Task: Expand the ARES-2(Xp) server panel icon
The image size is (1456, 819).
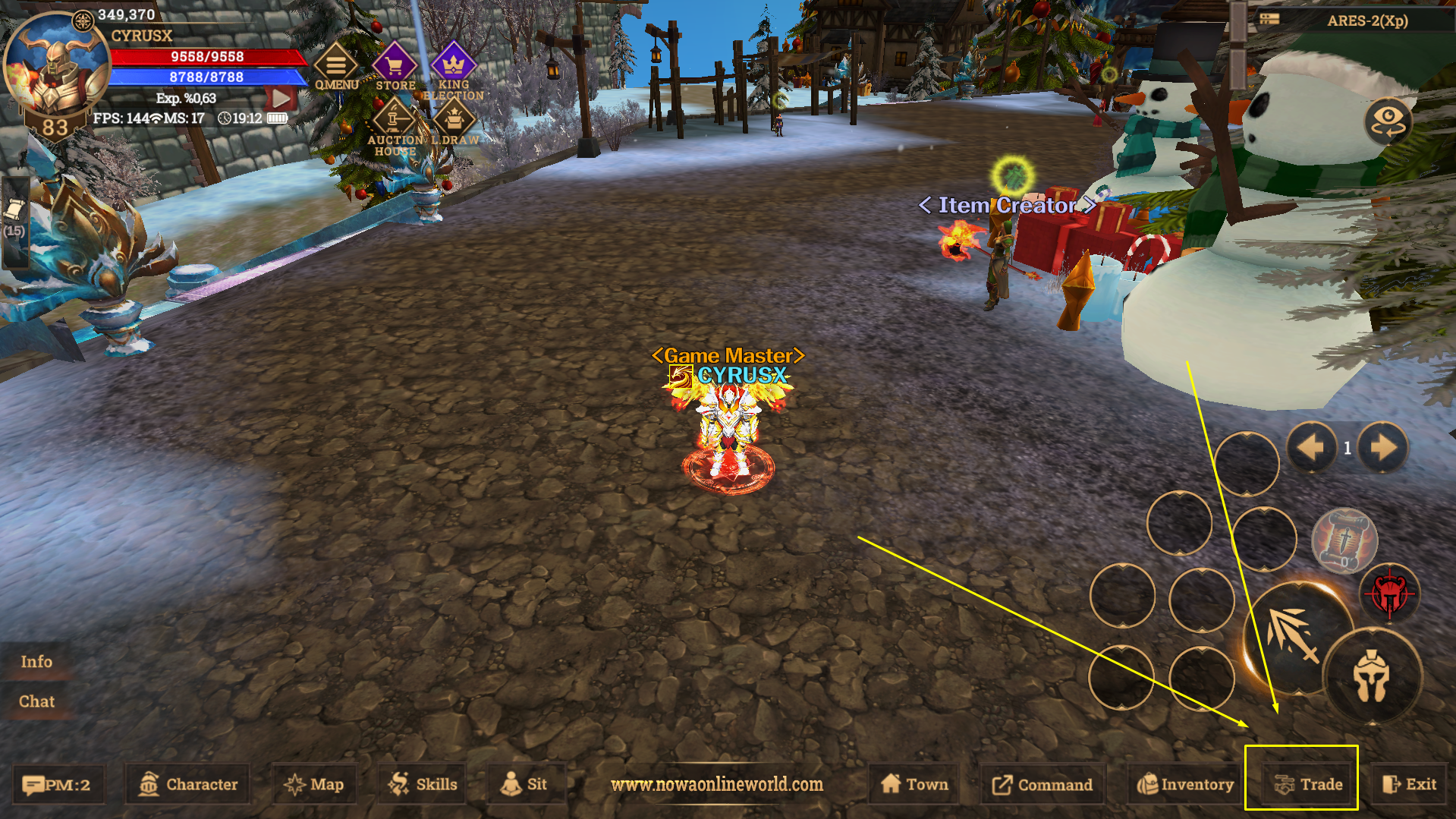Action: coord(1269,19)
